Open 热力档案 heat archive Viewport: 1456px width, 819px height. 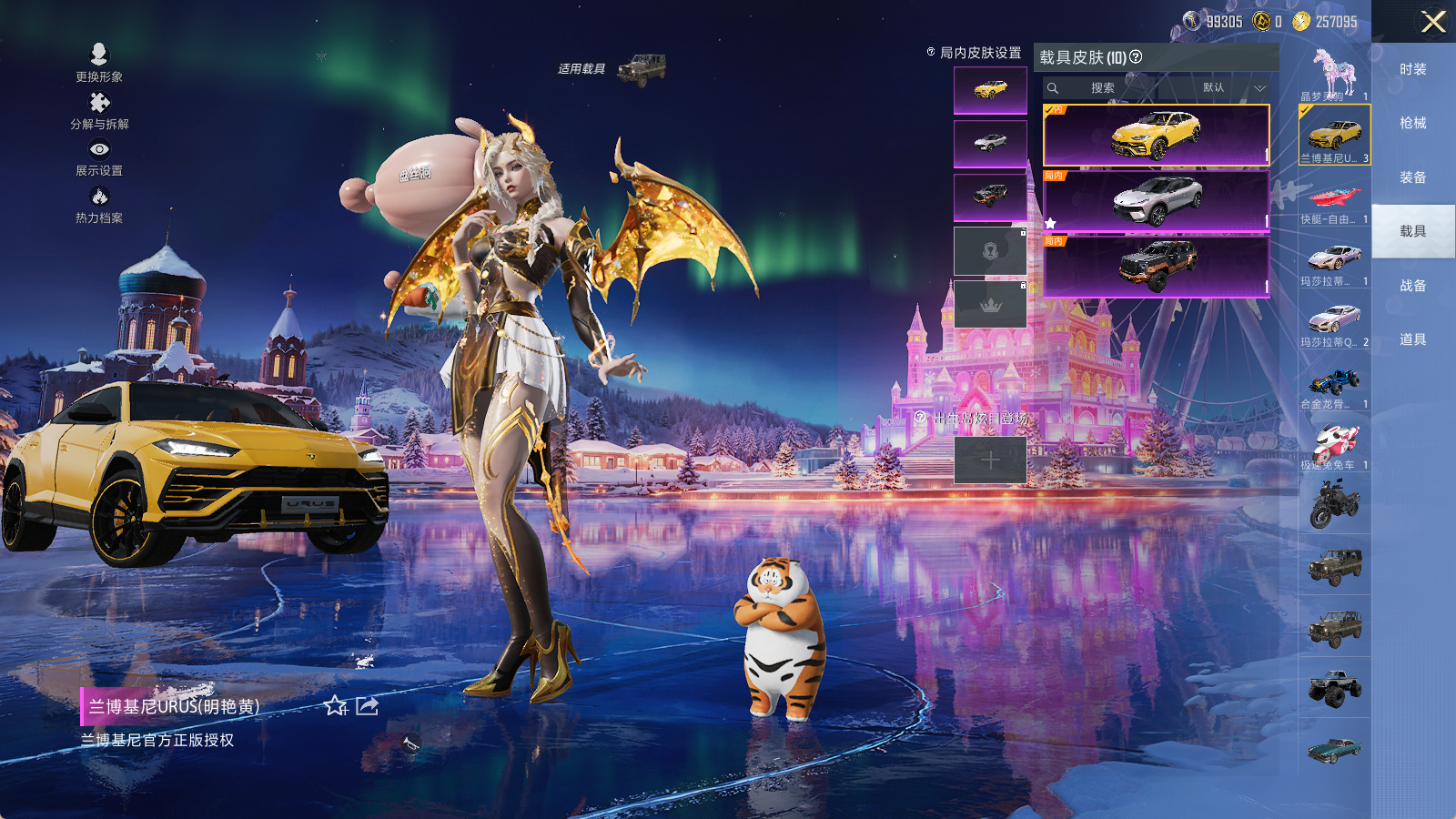(x=99, y=204)
